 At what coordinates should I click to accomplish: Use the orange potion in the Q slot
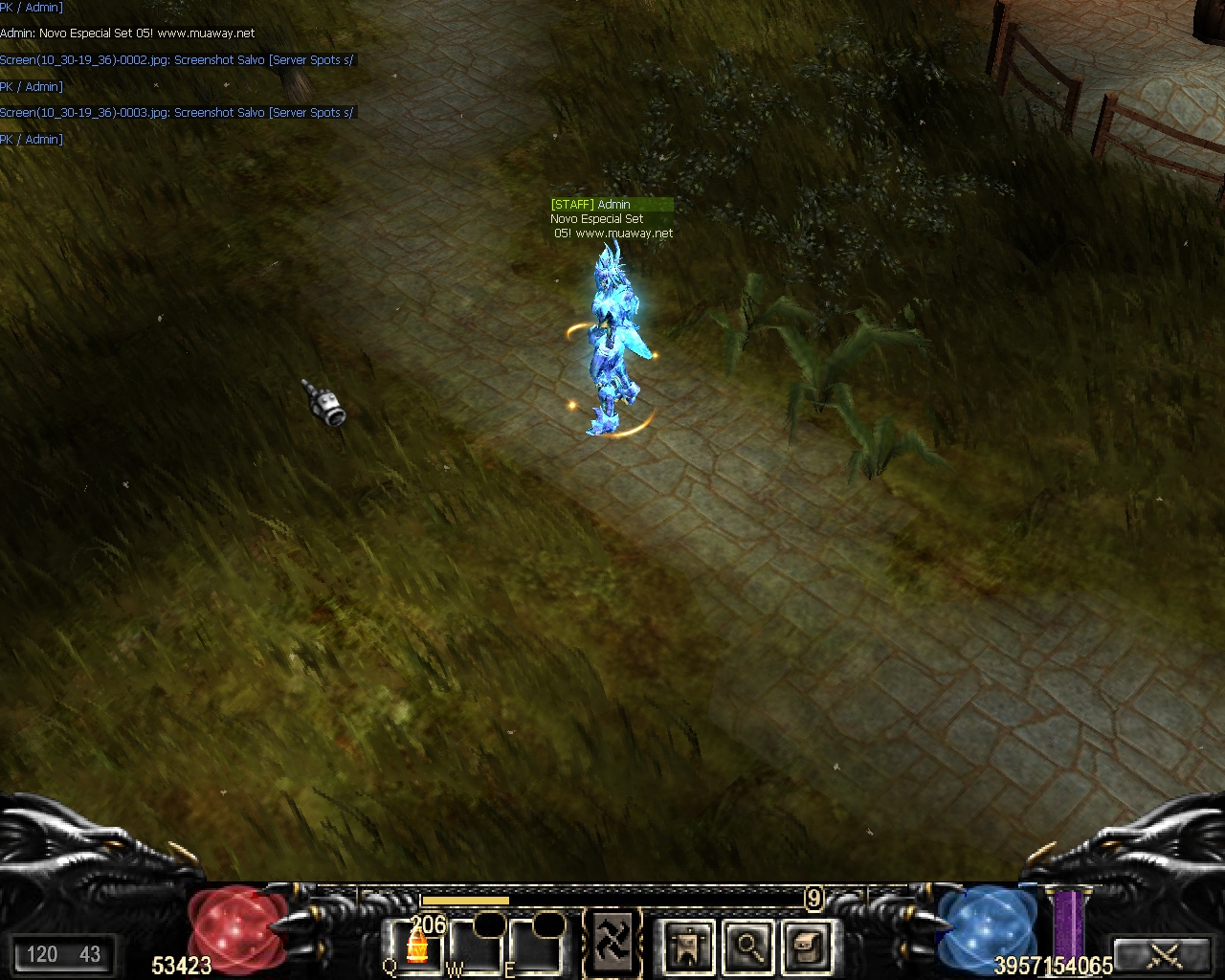pos(416,947)
